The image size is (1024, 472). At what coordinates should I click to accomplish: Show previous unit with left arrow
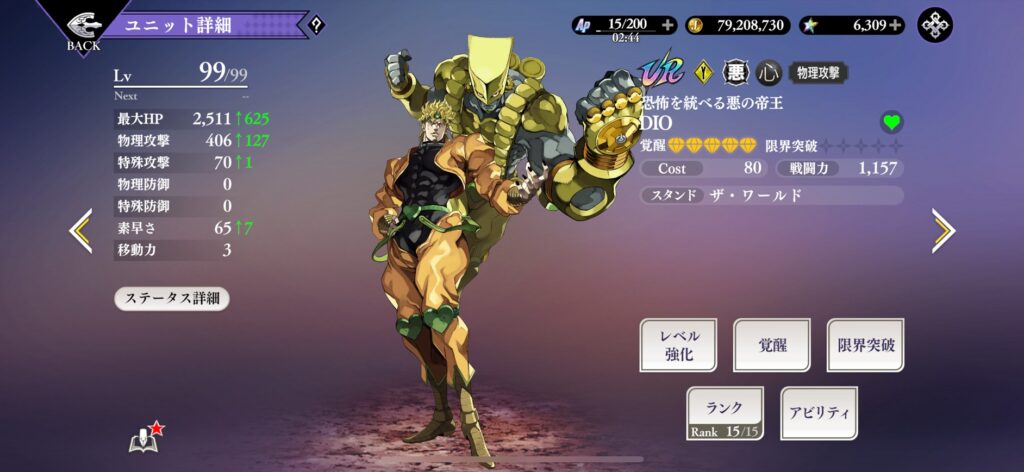(x=80, y=231)
